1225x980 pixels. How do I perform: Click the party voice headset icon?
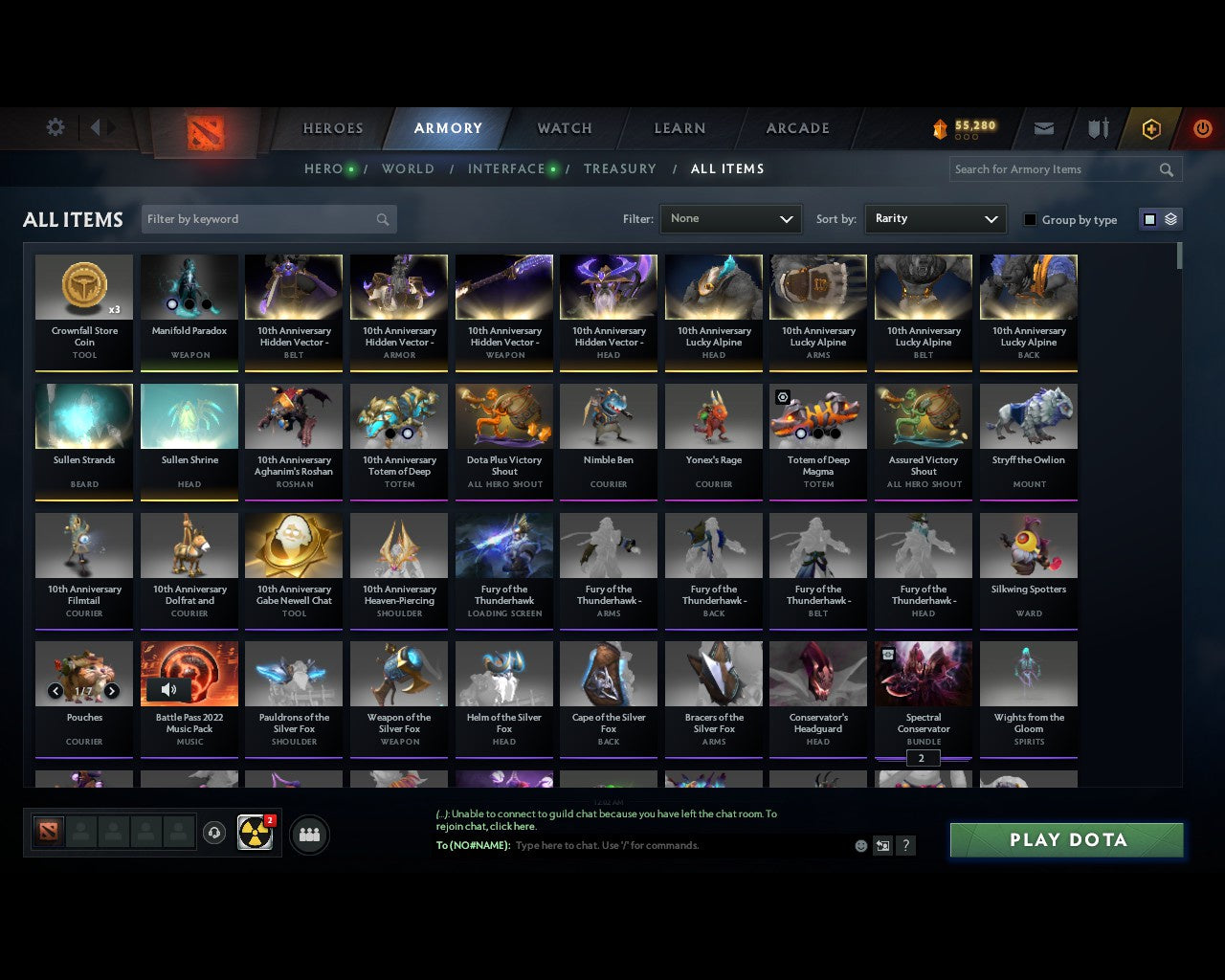click(x=214, y=833)
